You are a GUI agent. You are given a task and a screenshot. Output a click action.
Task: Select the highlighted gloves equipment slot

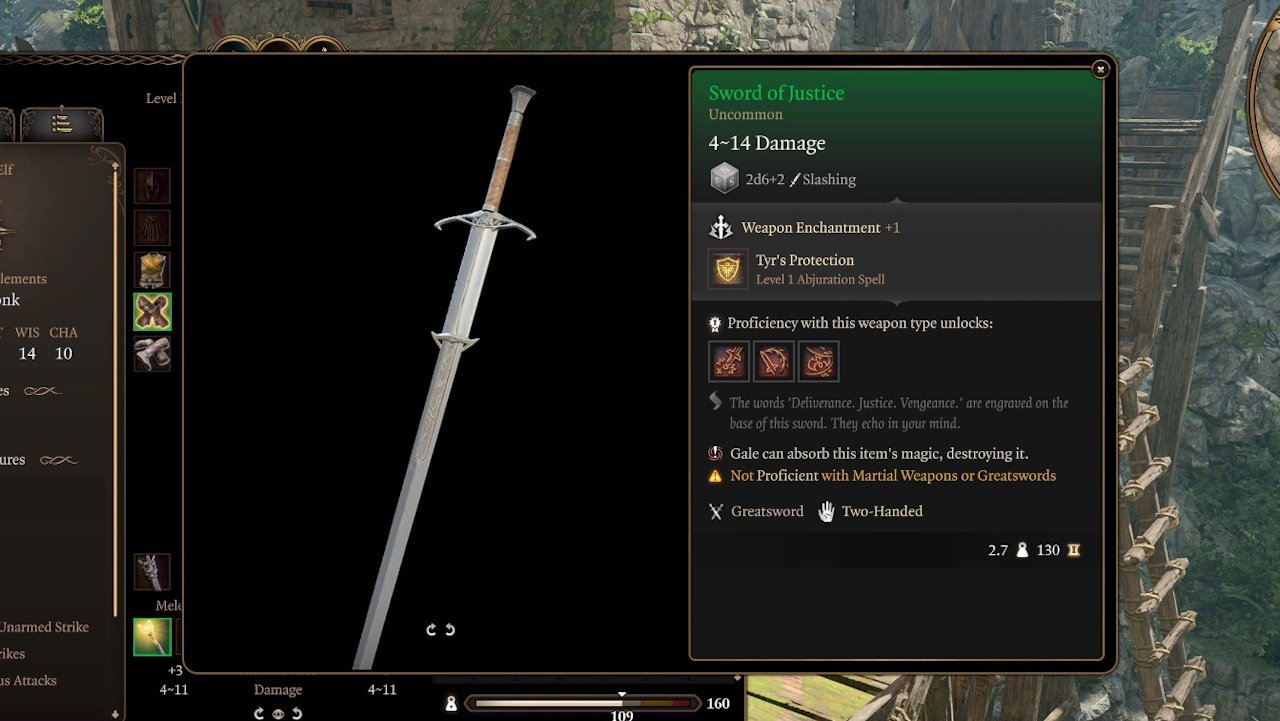[x=152, y=311]
